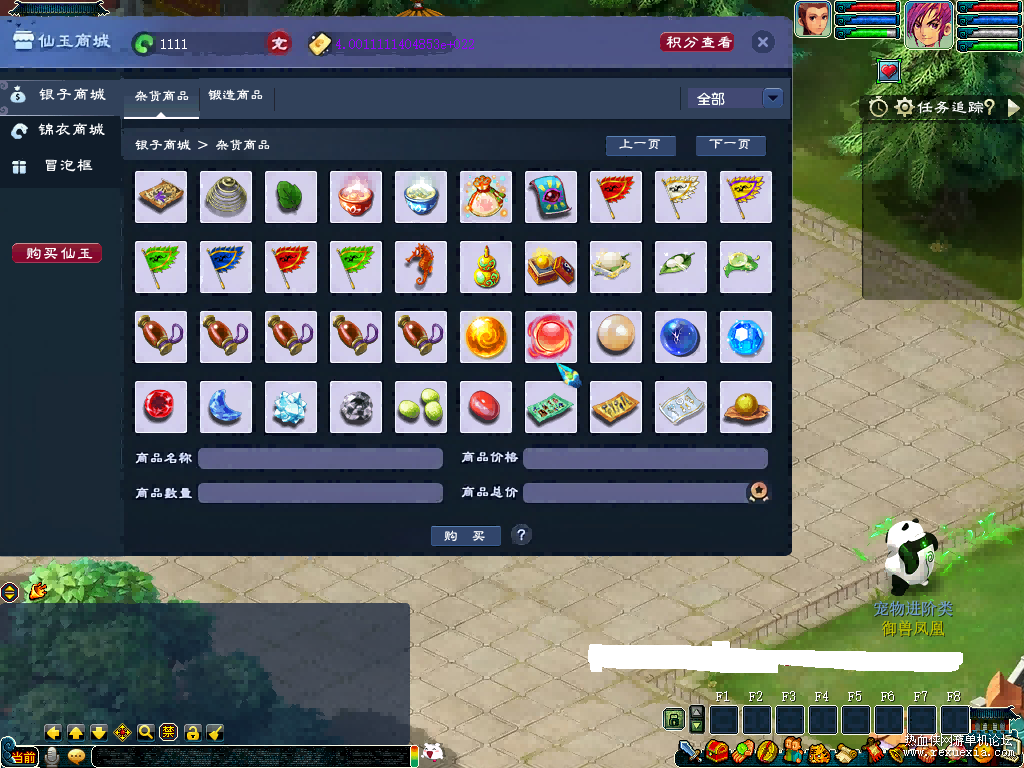This screenshot has width=1024, height=768.
Task: Switch to the 锦衣商城 shop
Action: click(x=61, y=130)
